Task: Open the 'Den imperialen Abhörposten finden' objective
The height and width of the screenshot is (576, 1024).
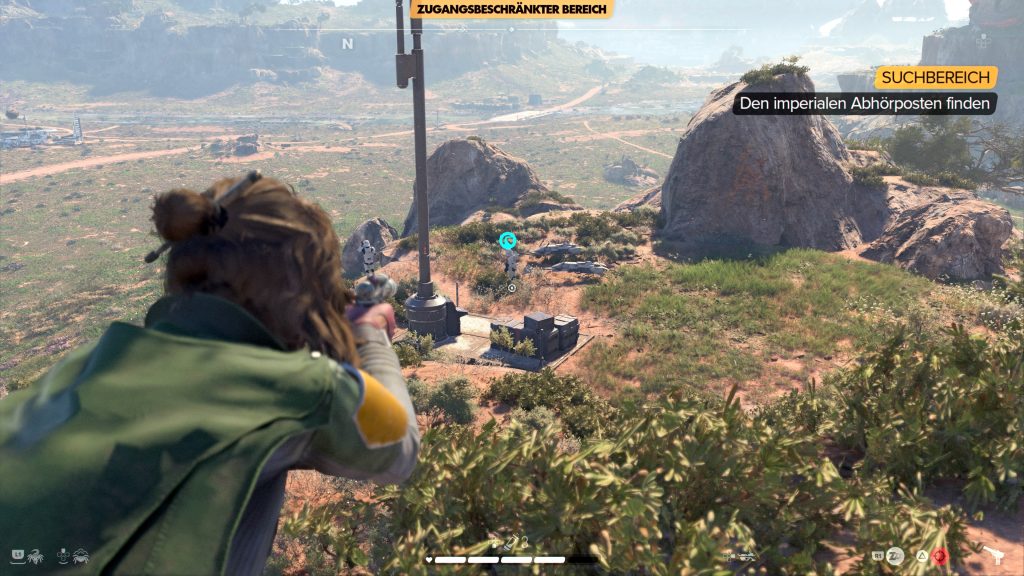Action: click(x=865, y=103)
